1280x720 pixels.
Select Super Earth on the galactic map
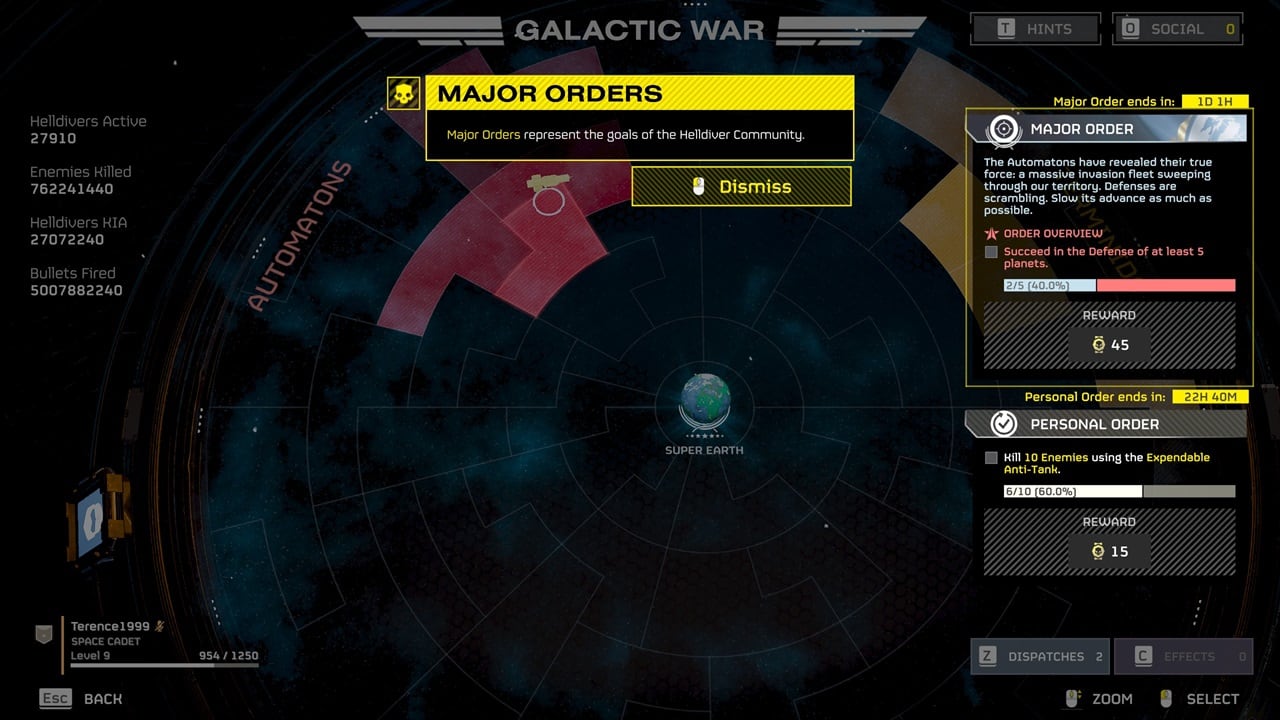point(704,402)
